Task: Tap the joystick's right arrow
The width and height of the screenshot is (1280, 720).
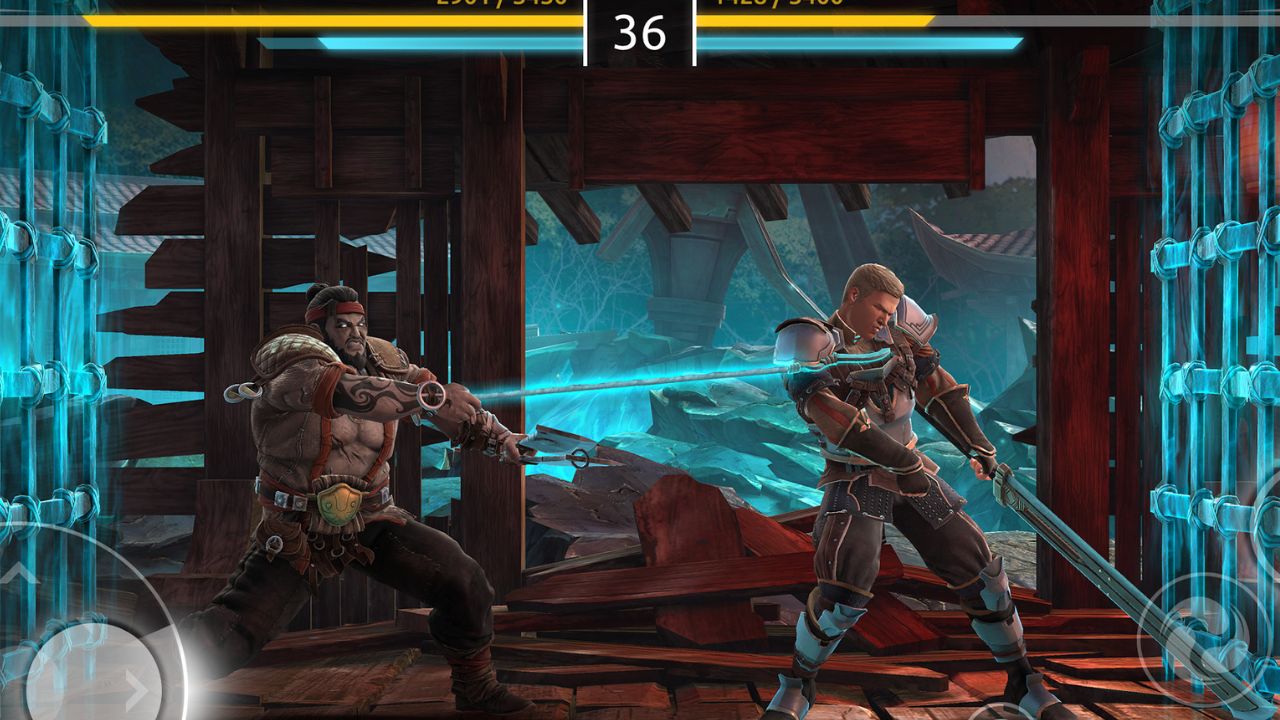Action: click(x=137, y=690)
